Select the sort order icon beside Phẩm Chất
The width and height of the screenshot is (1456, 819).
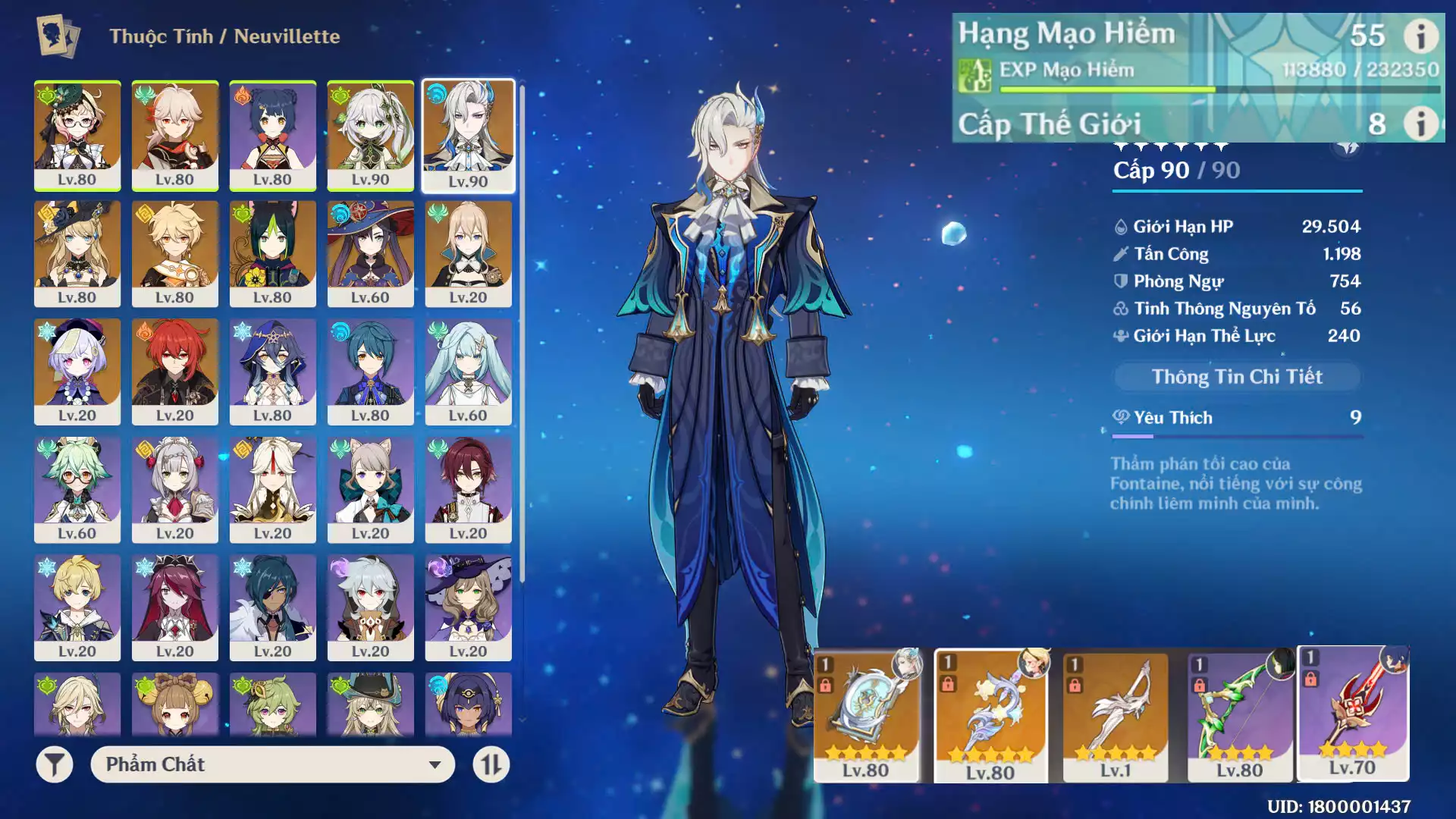tap(491, 765)
